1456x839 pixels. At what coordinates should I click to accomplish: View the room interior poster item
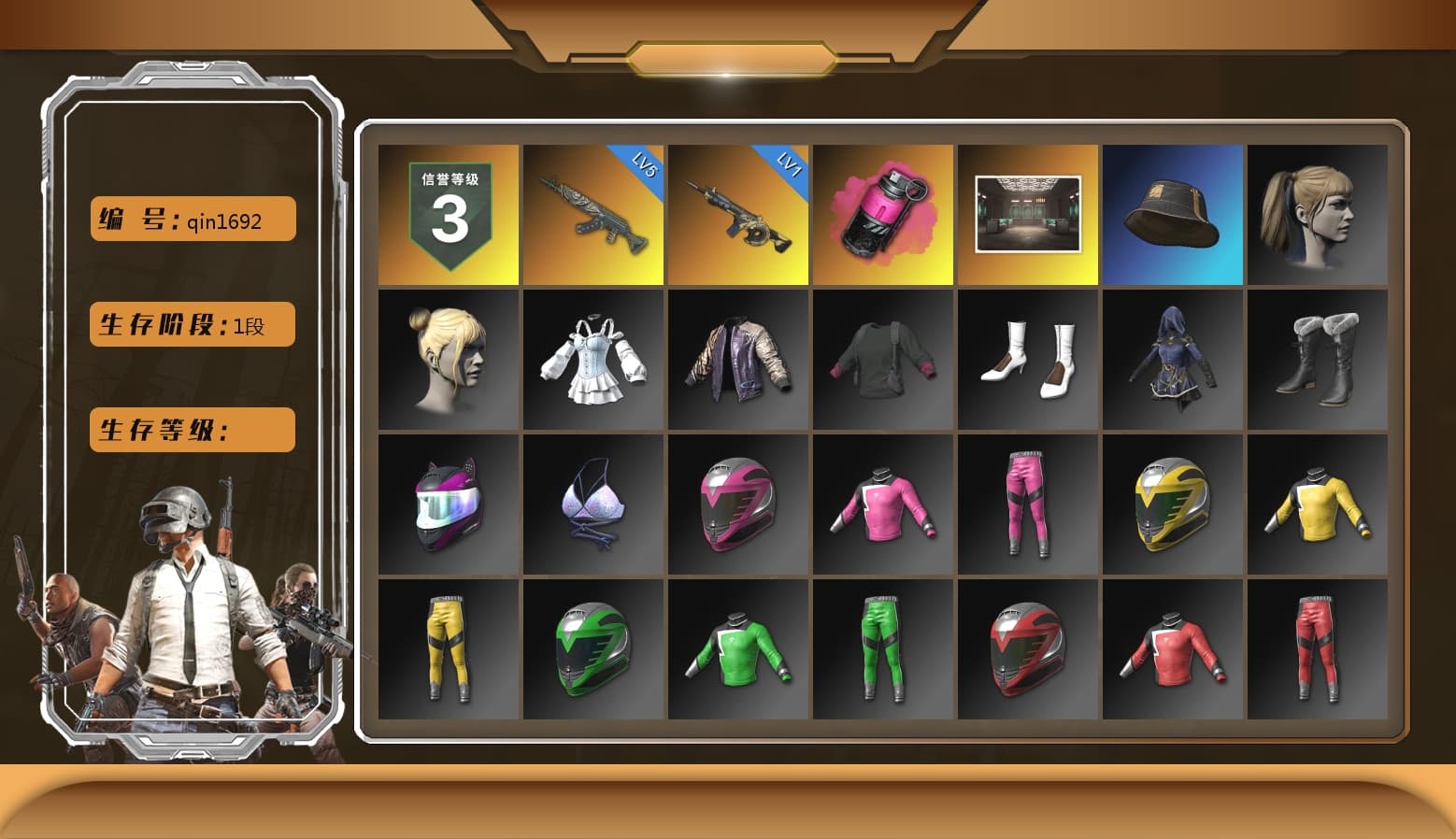[x=1028, y=213]
